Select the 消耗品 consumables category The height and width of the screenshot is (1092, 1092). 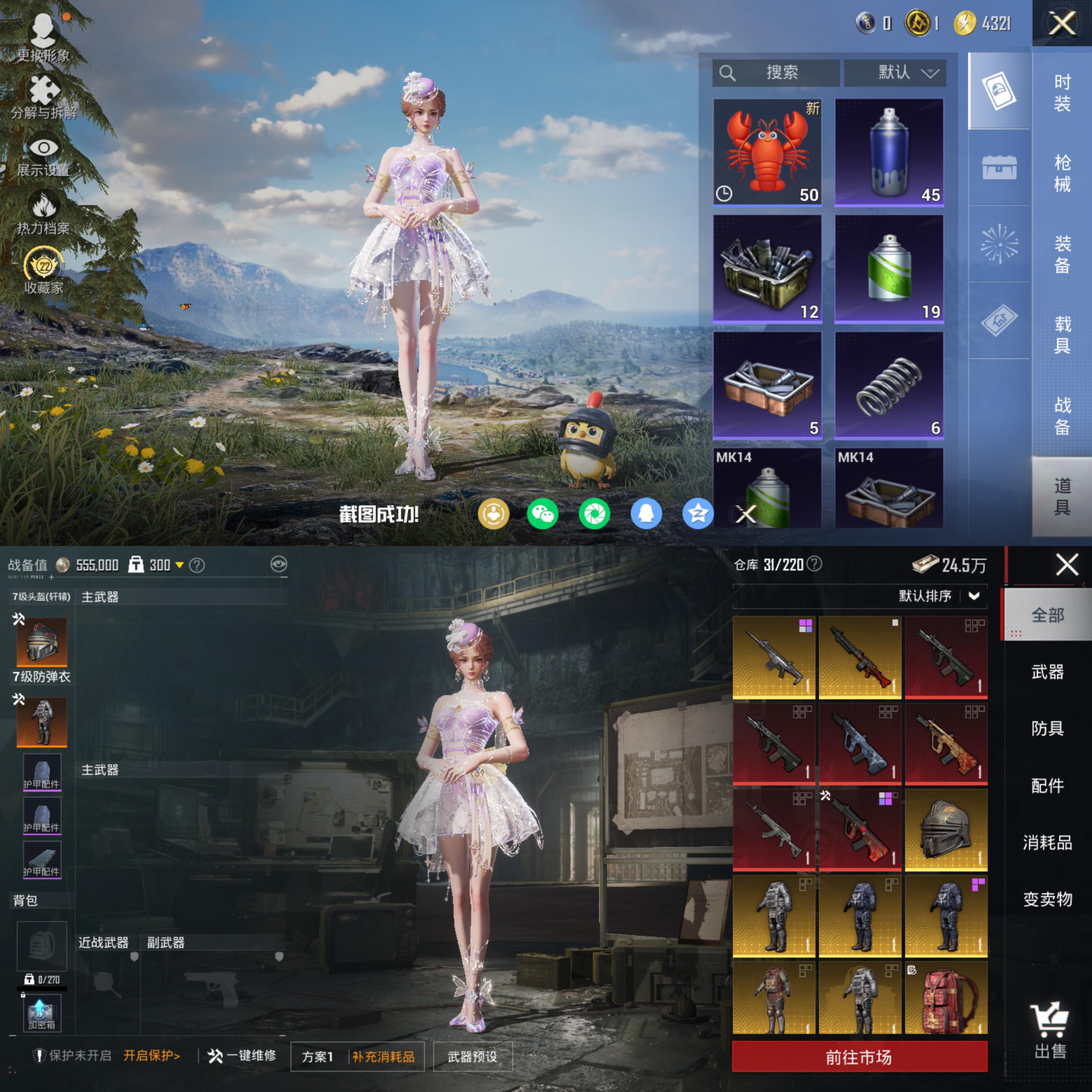pos(1047,842)
